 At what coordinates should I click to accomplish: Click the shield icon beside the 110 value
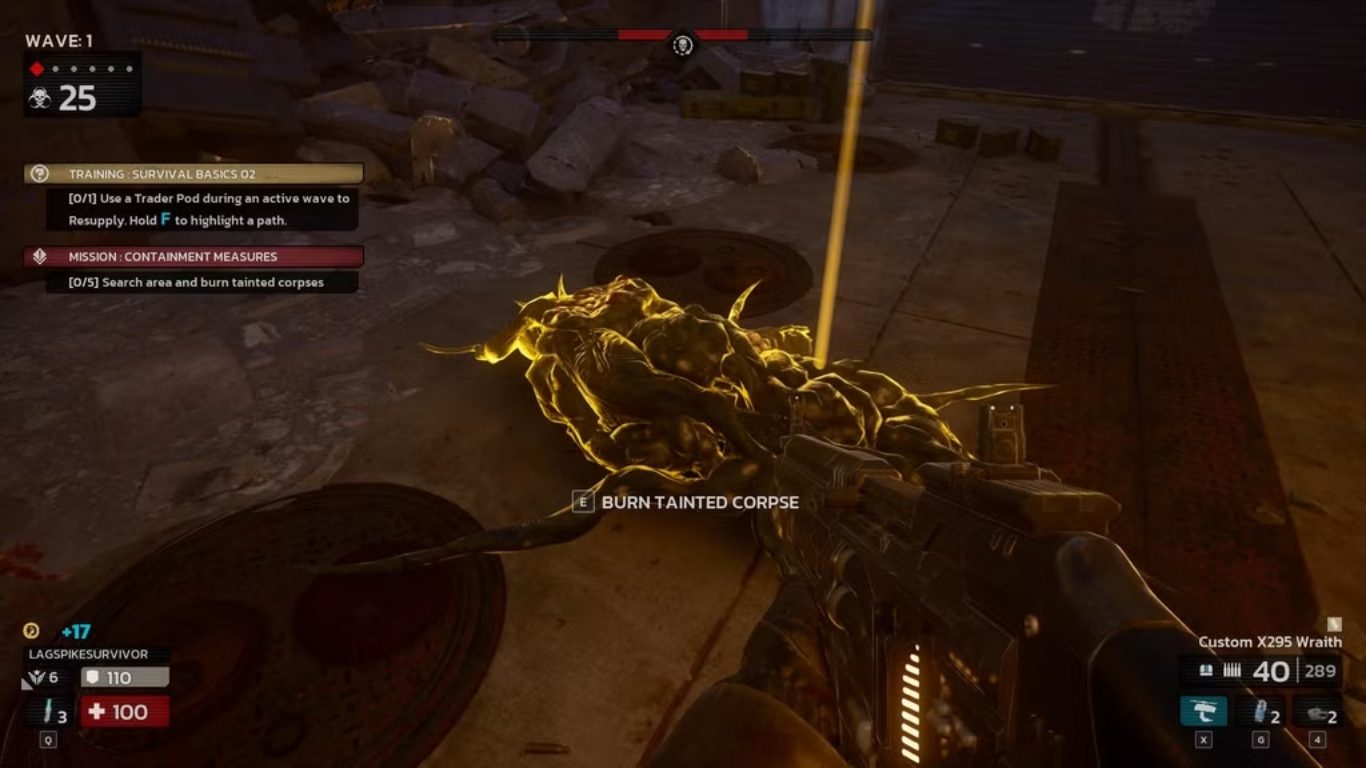coord(94,677)
